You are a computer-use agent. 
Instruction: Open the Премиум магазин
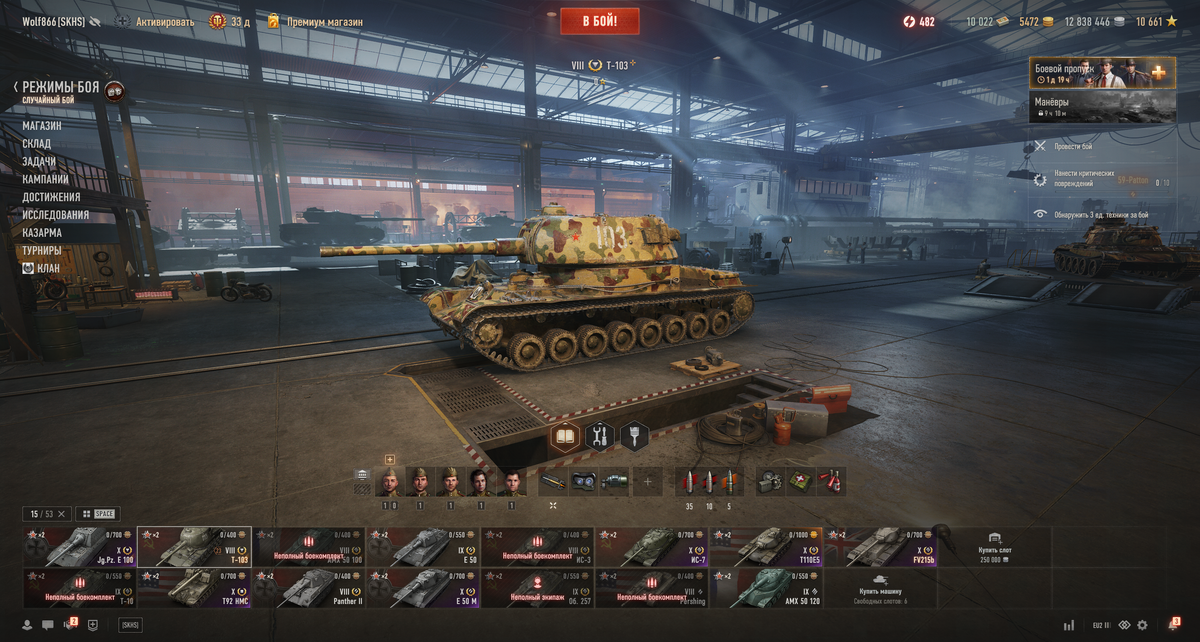point(324,21)
